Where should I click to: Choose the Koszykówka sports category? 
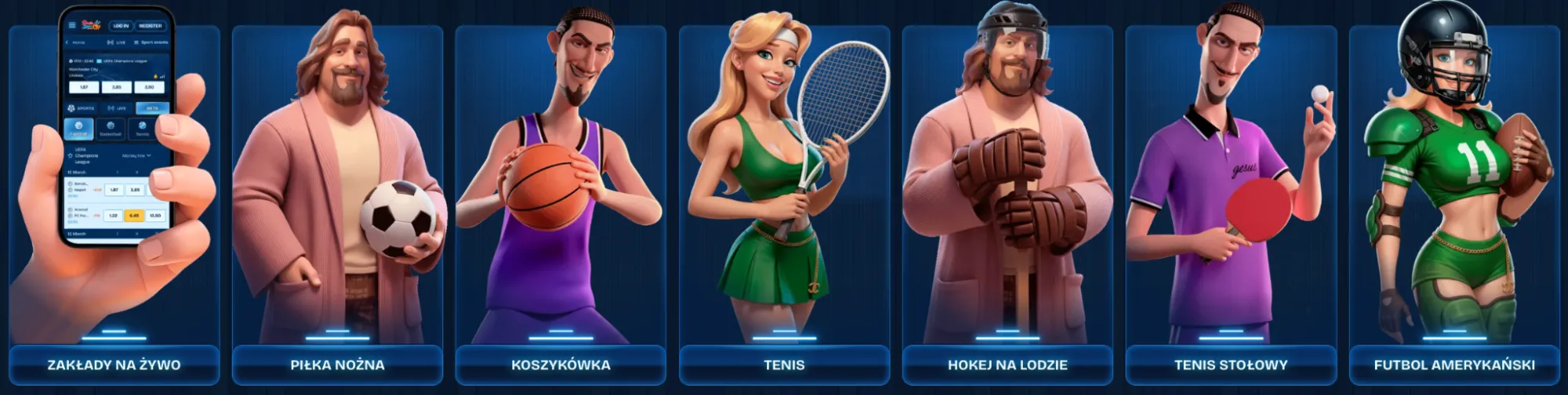click(561, 364)
